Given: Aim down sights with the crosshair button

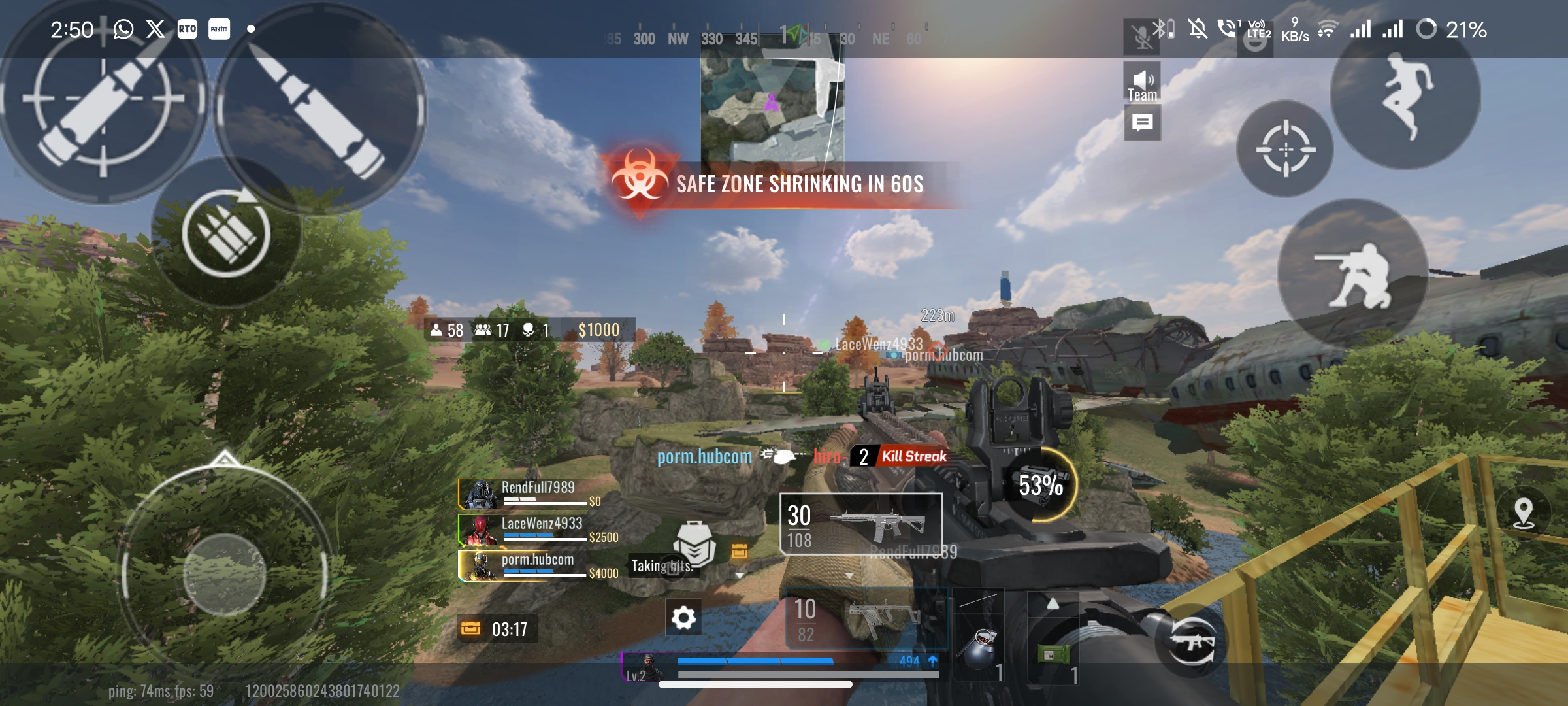Looking at the screenshot, I should coord(1285,149).
